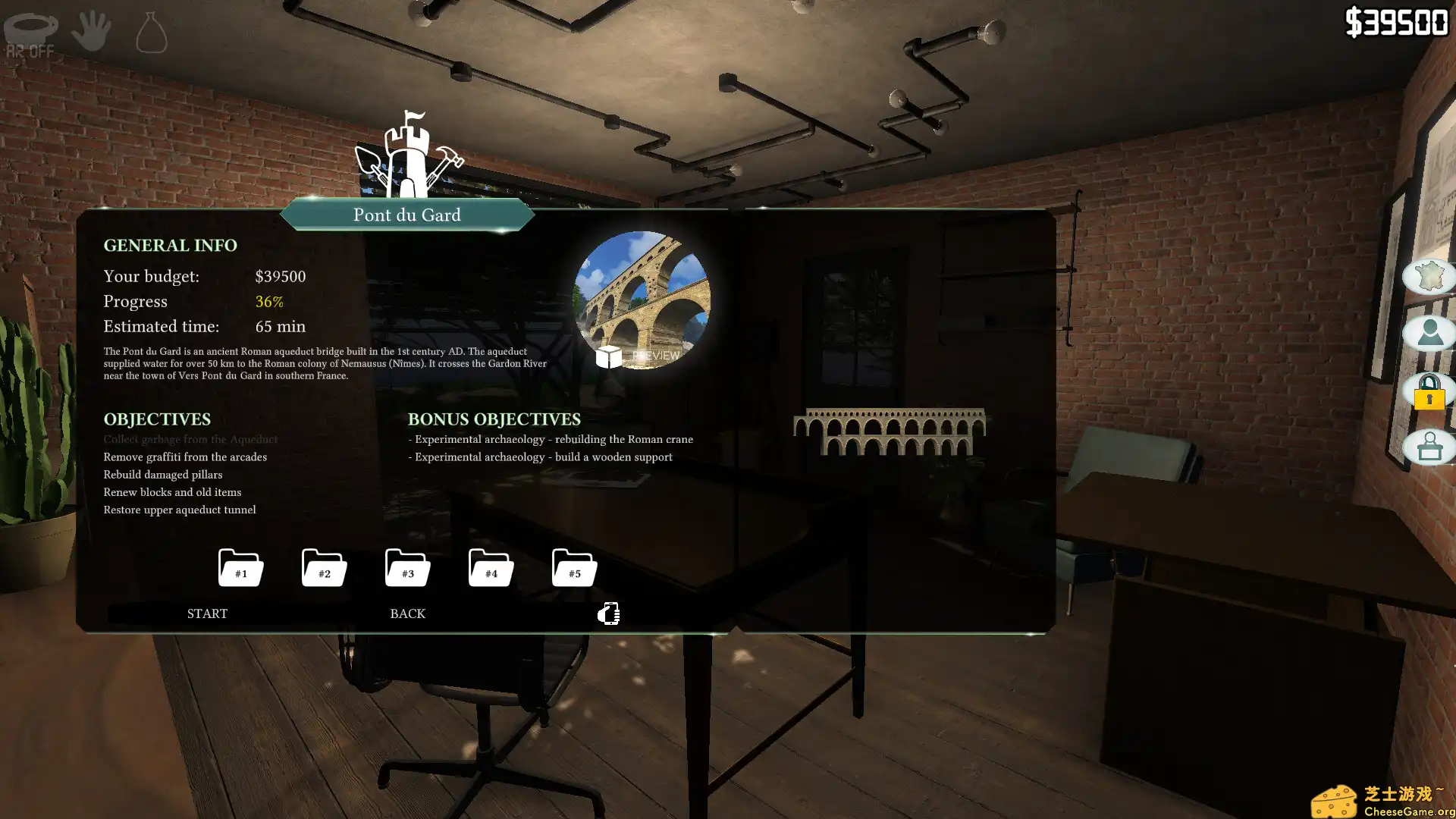The width and height of the screenshot is (1456, 819).
Task: Go back with the BACK button
Action: pyautogui.click(x=407, y=613)
